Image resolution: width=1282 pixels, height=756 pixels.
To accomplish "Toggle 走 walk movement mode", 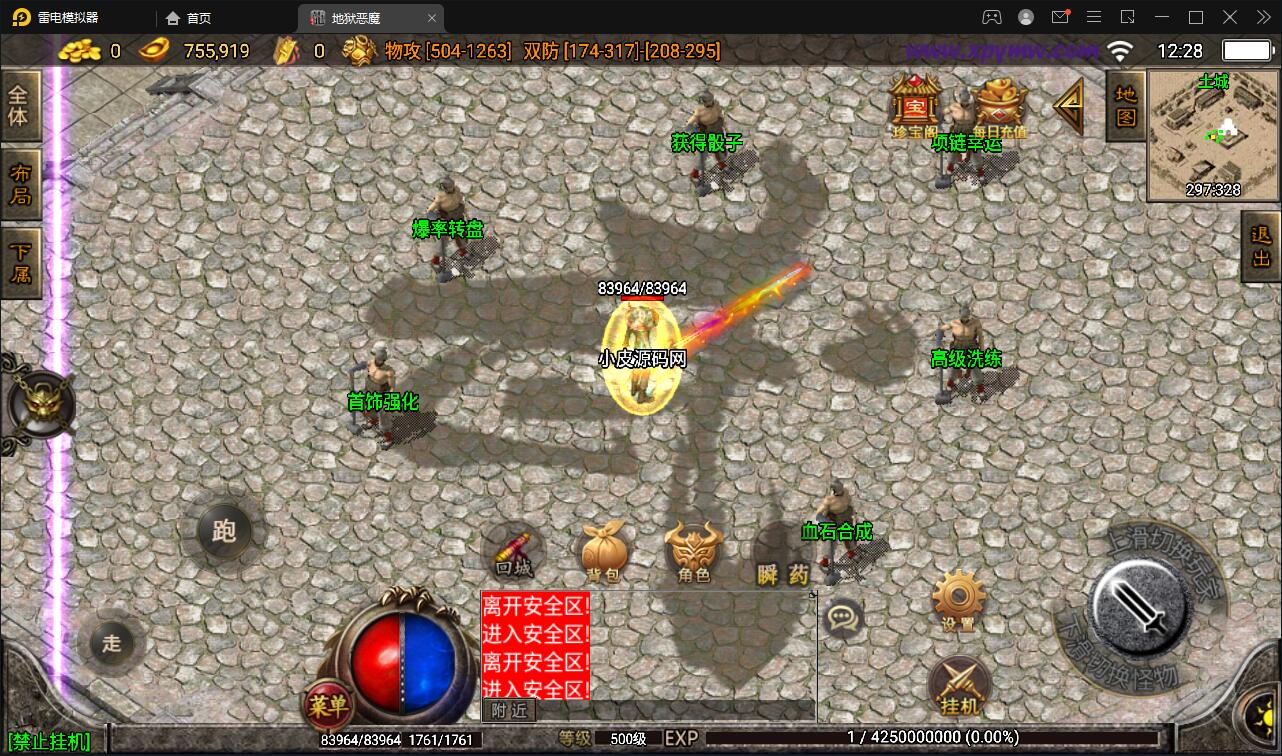I will [x=112, y=644].
